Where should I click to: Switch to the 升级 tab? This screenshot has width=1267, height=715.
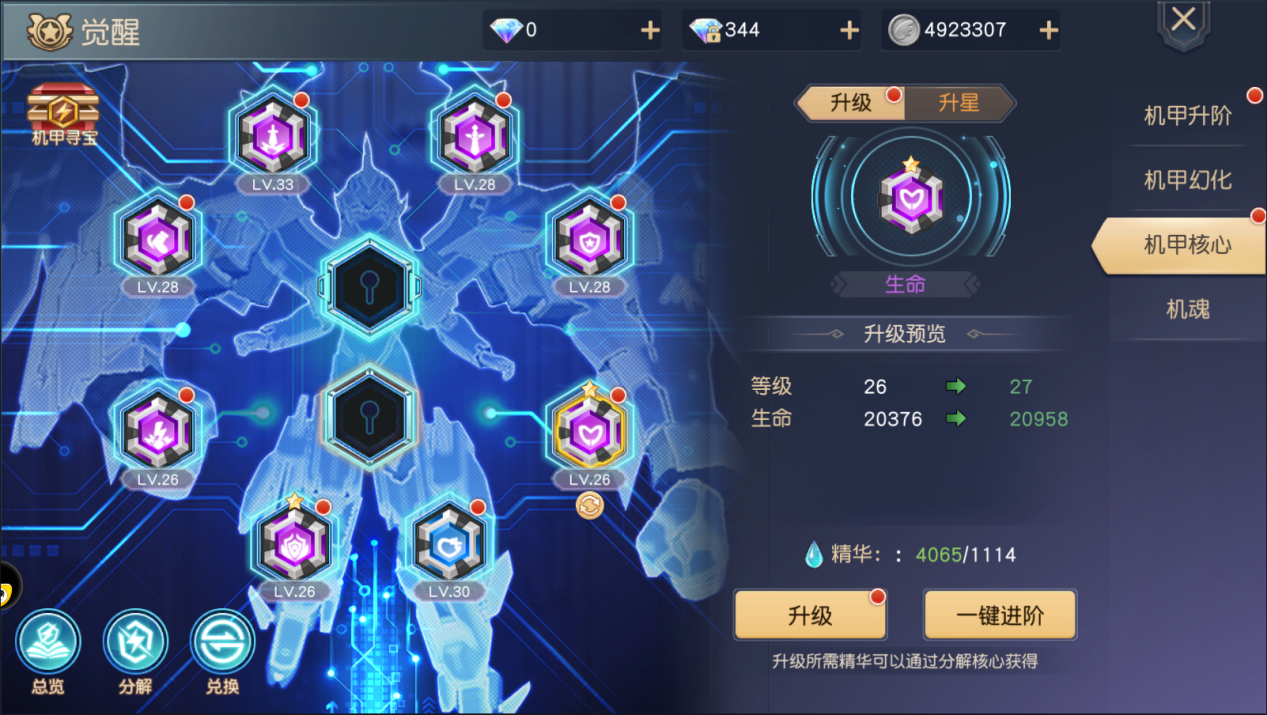click(851, 103)
